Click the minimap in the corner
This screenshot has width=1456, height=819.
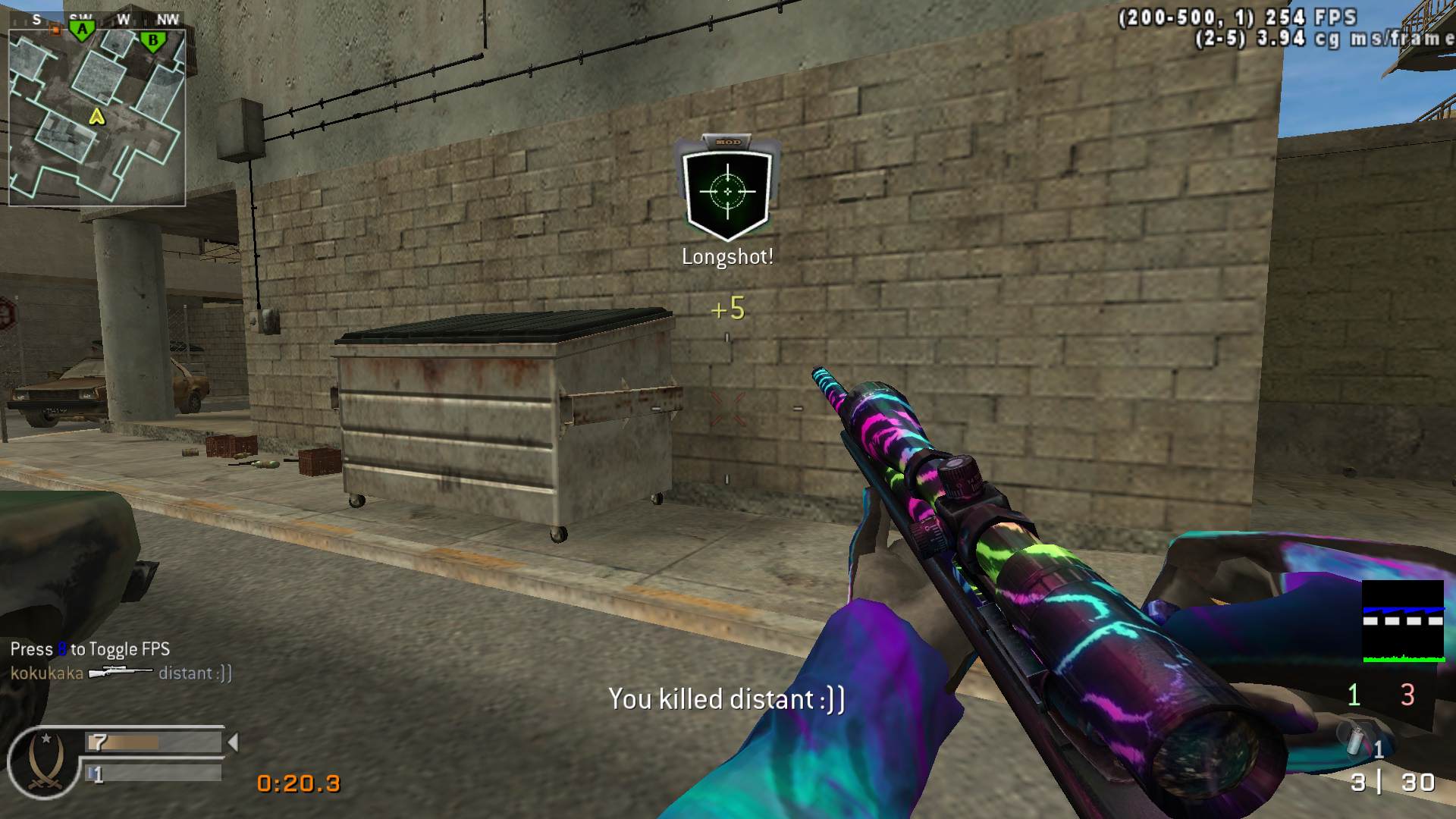(x=97, y=118)
